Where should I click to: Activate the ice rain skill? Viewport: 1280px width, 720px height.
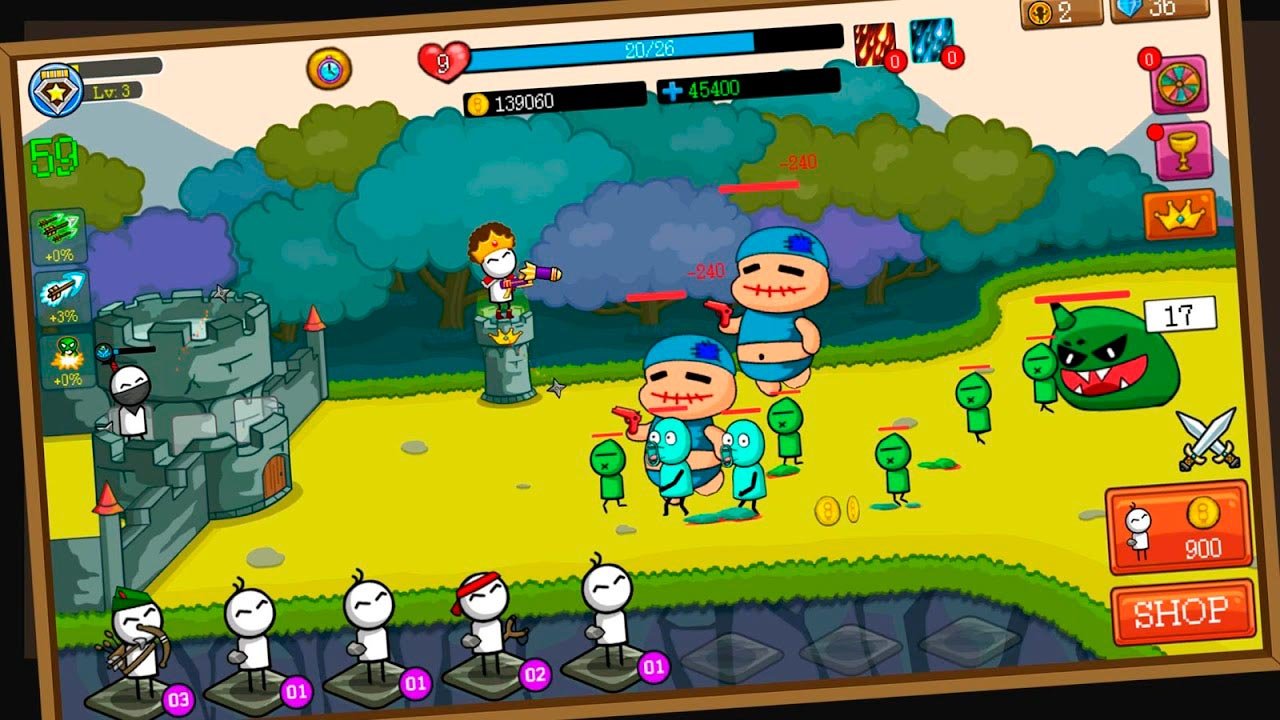point(932,41)
